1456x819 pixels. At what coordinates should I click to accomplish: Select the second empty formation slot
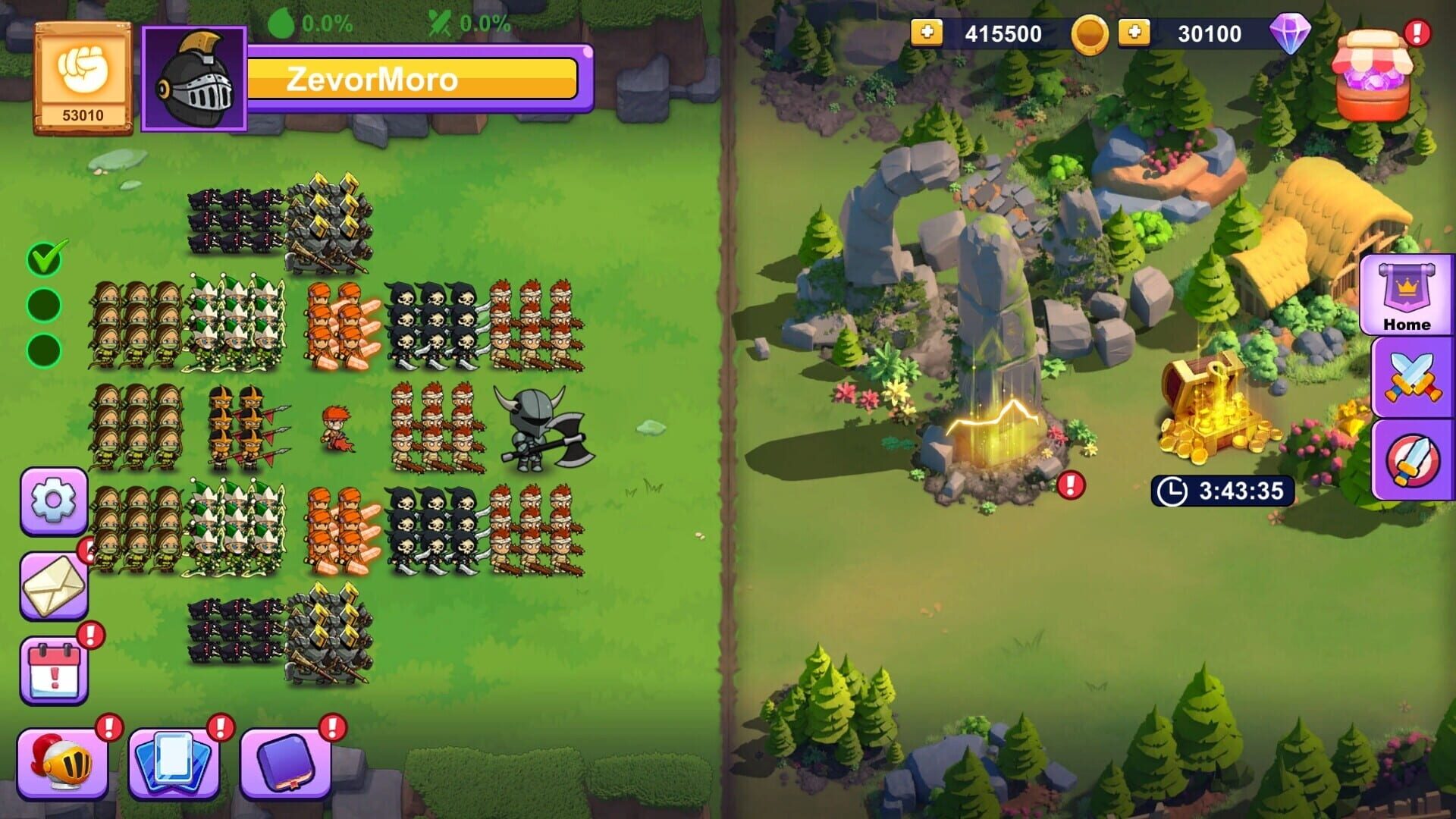(x=43, y=303)
